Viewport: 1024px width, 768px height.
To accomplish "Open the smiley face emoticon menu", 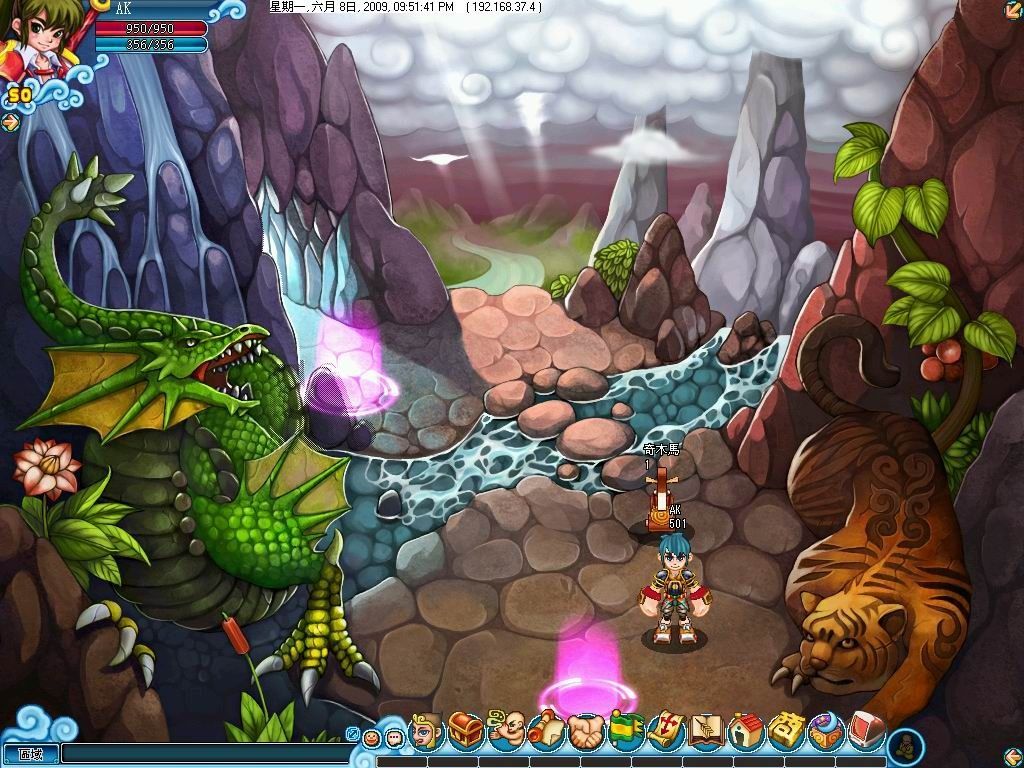I will [x=372, y=738].
